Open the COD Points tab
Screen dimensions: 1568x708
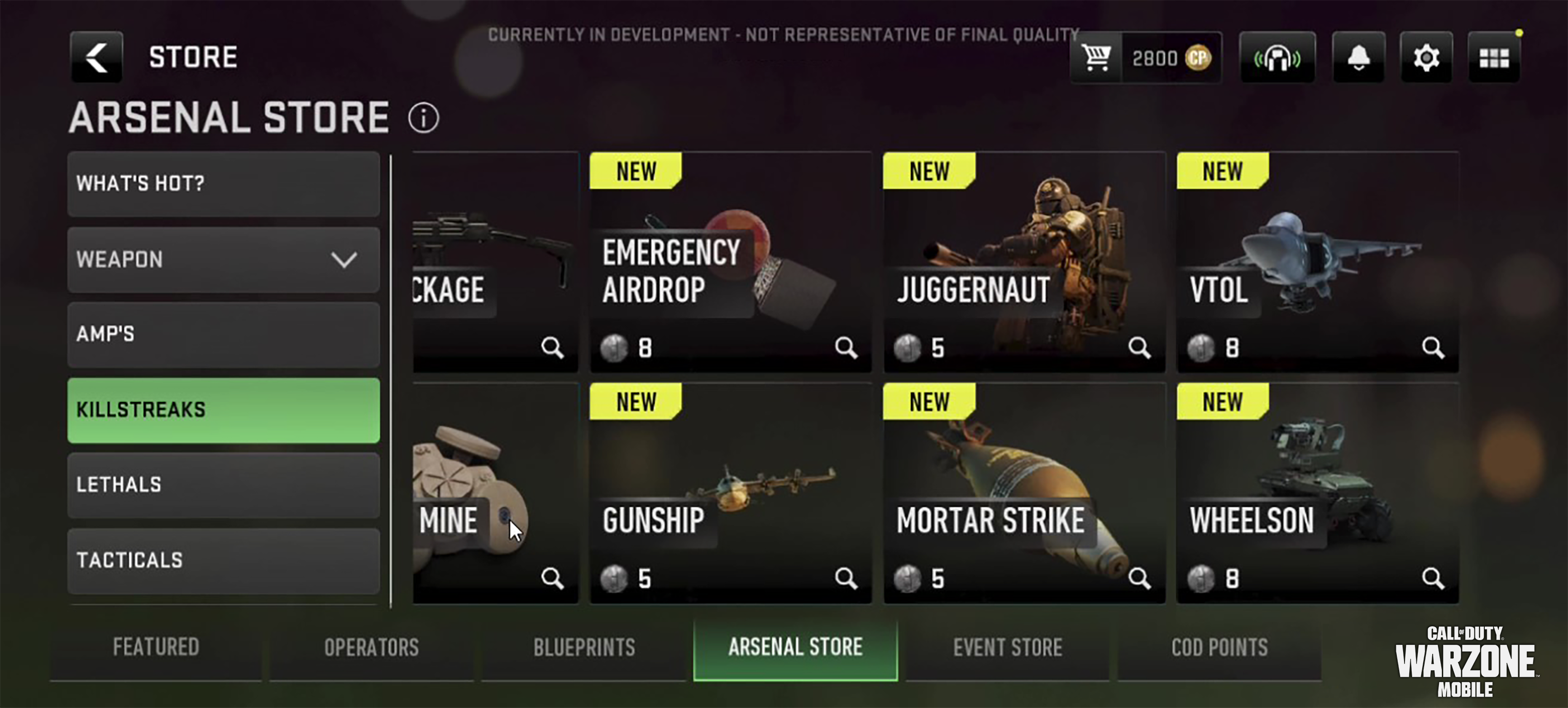(1219, 647)
